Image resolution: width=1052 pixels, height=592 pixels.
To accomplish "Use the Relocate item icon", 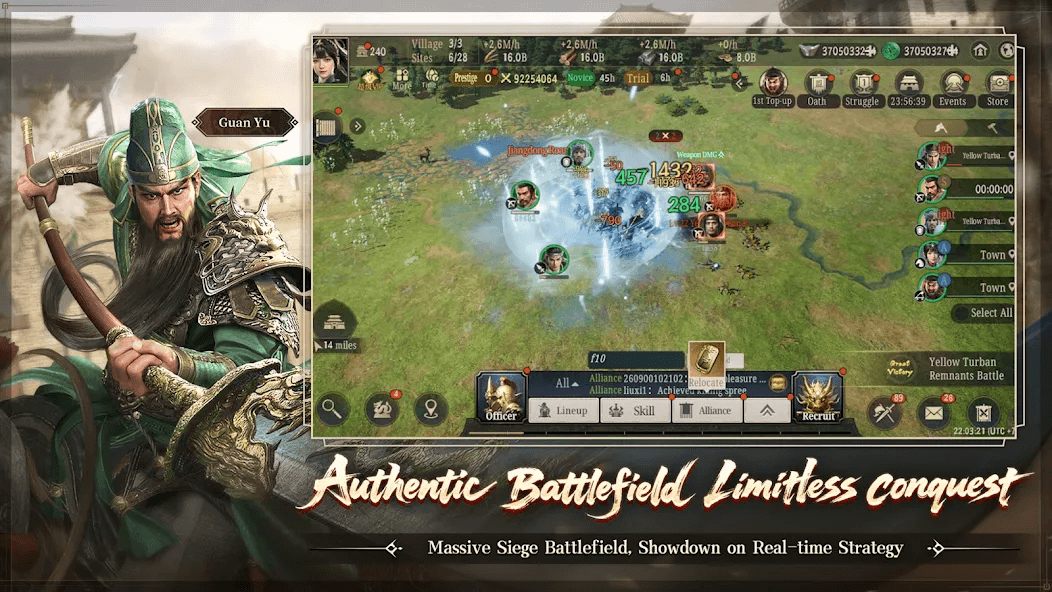I will 706,362.
